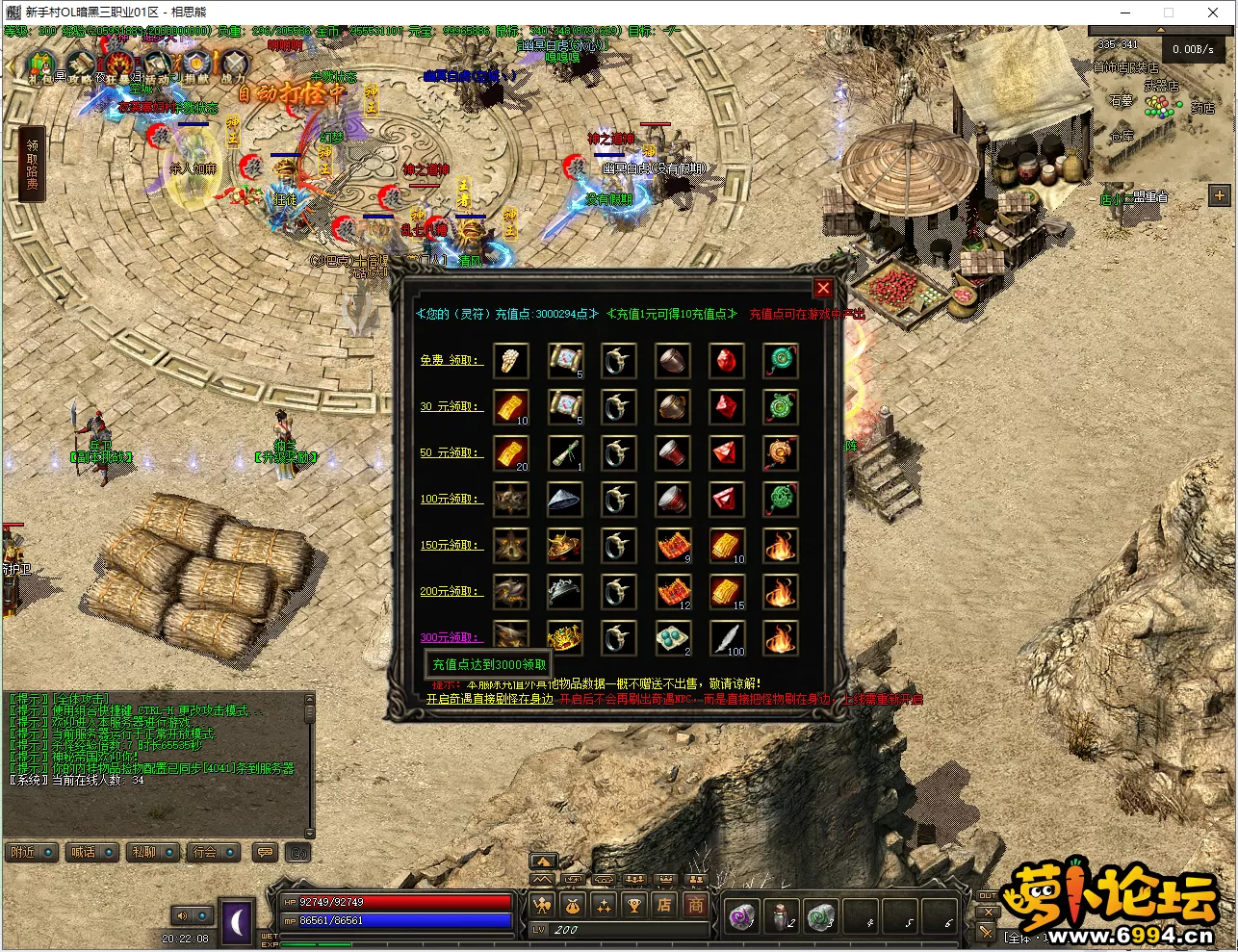Enable the 开启奇遇直接刷怪在身边 link

tap(490, 699)
